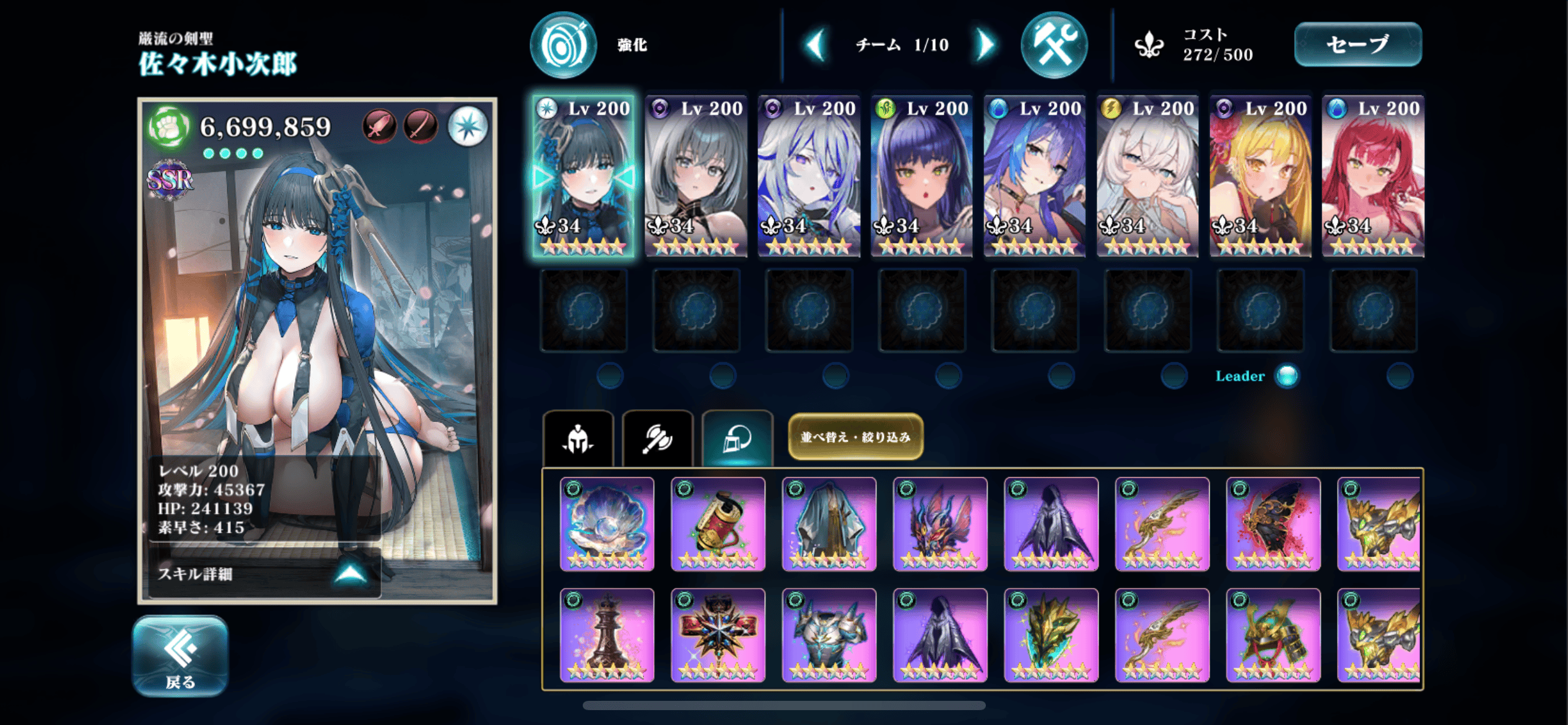Open the hammer and wrench tools

[1053, 45]
